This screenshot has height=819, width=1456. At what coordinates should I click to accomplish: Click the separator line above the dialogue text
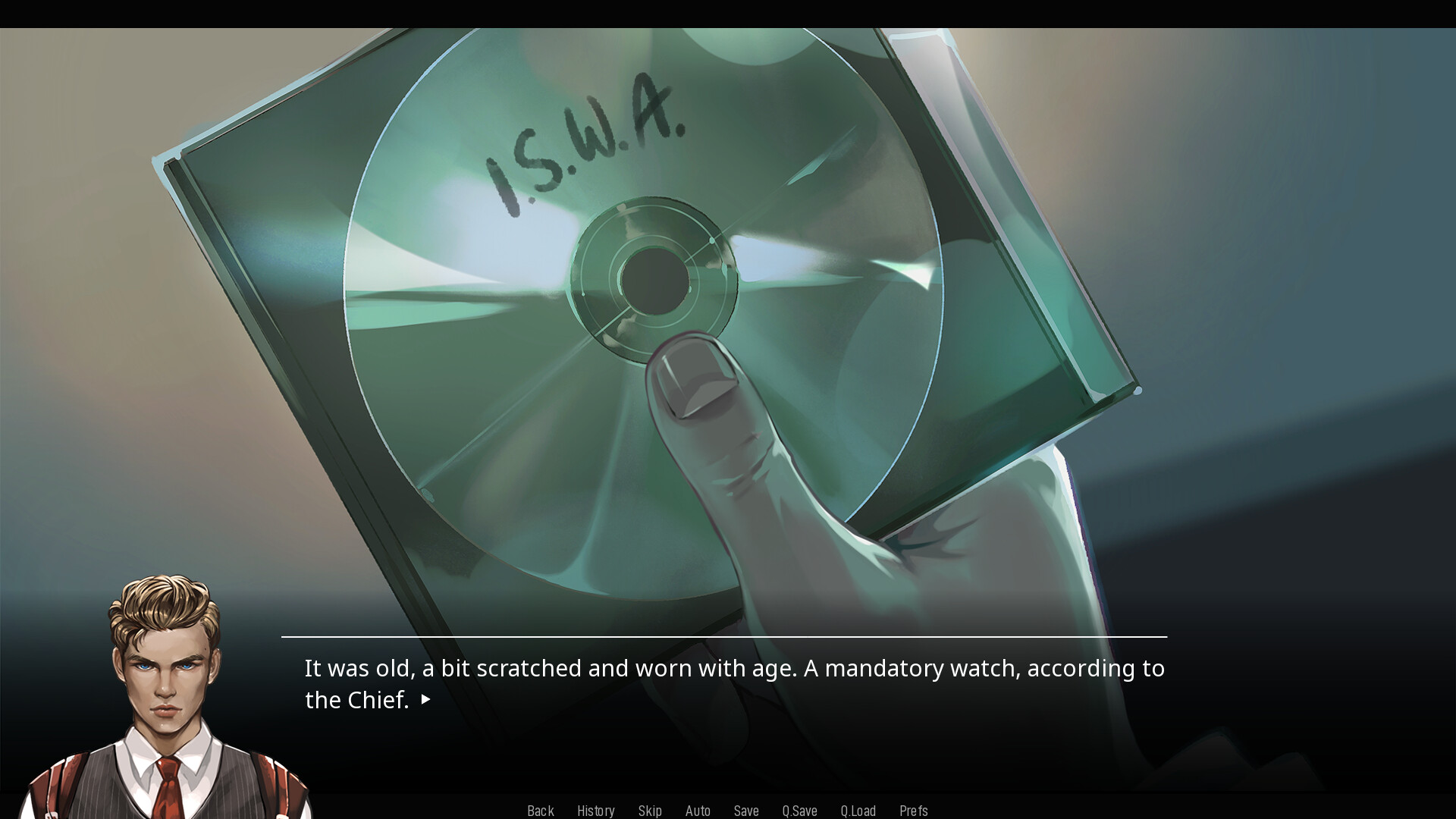[x=724, y=635]
